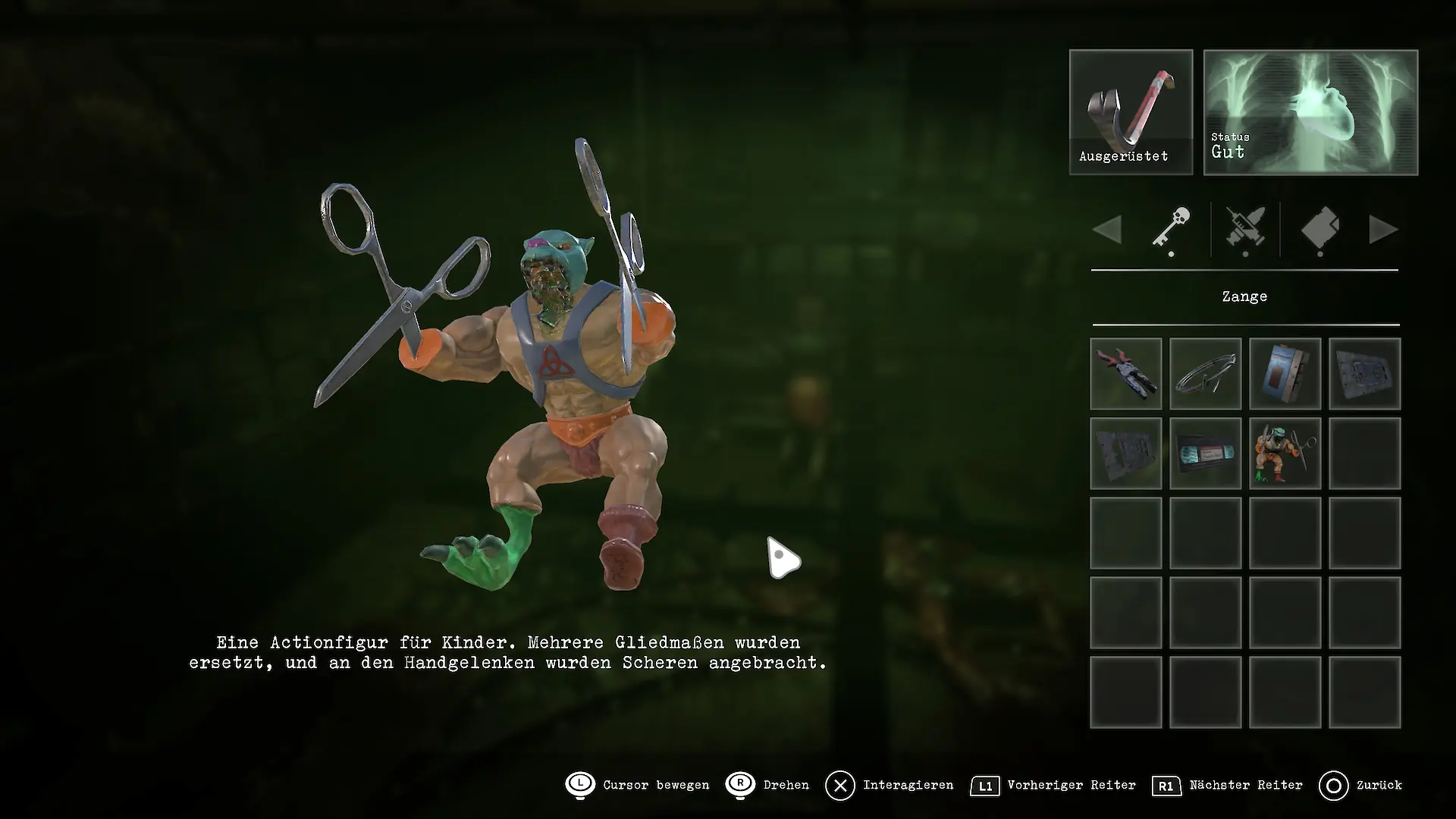Select the coiled wire item slot
Screen dimensions: 1456x819
pos(1206,374)
